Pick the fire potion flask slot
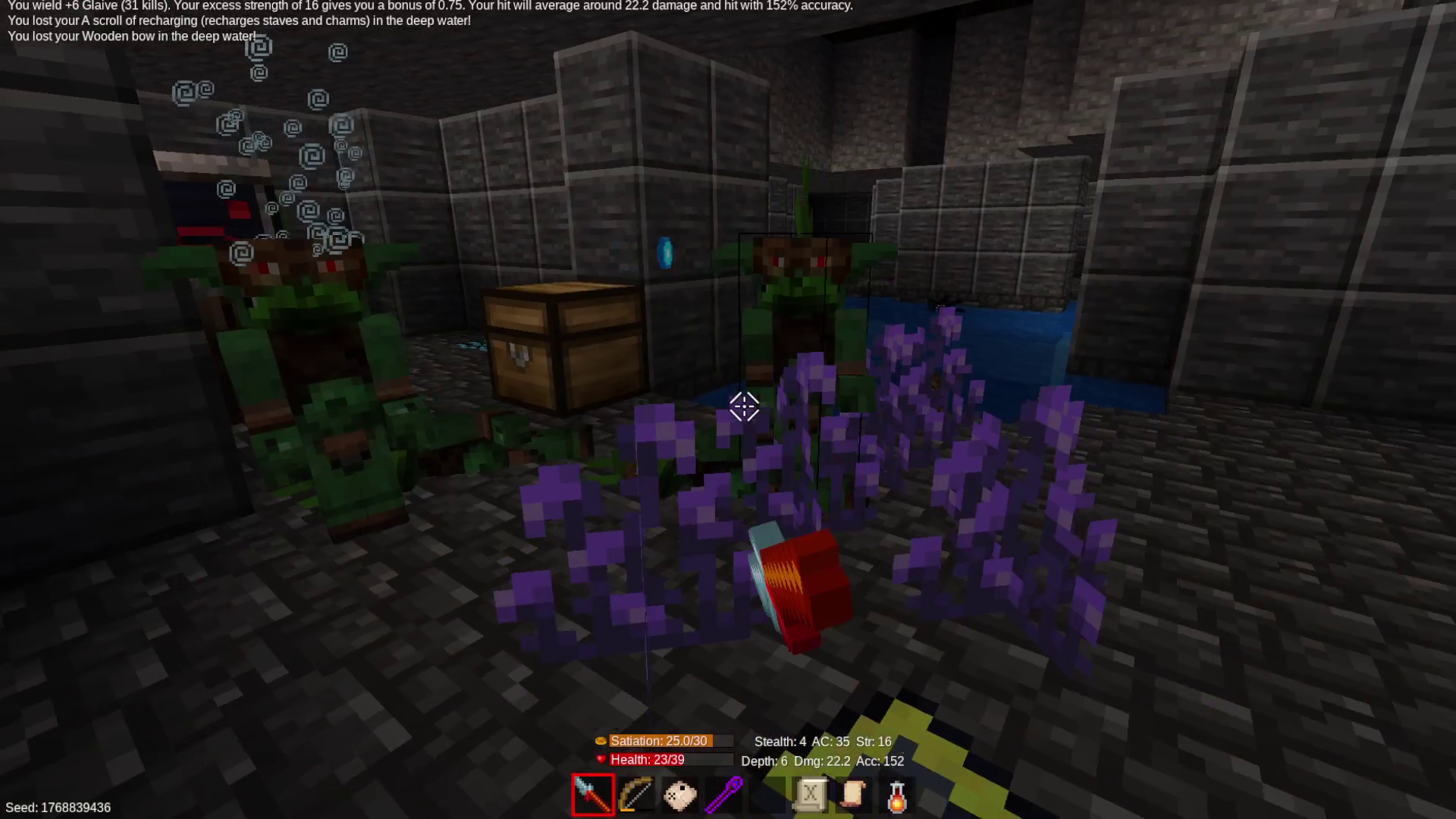Viewport: 1456px width, 819px height. [896, 795]
